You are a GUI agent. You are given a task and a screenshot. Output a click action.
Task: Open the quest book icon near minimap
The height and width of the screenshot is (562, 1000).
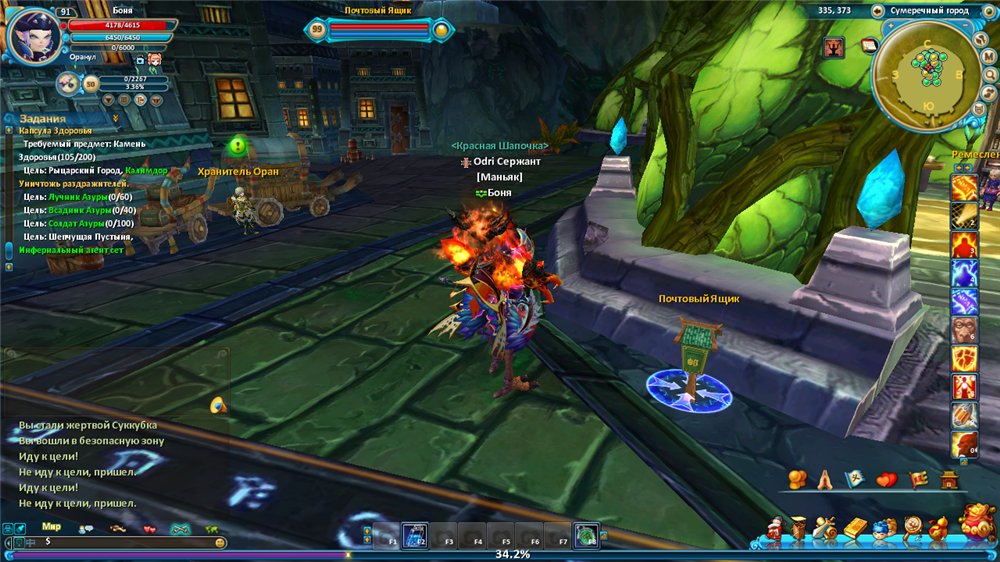(868, 45)
